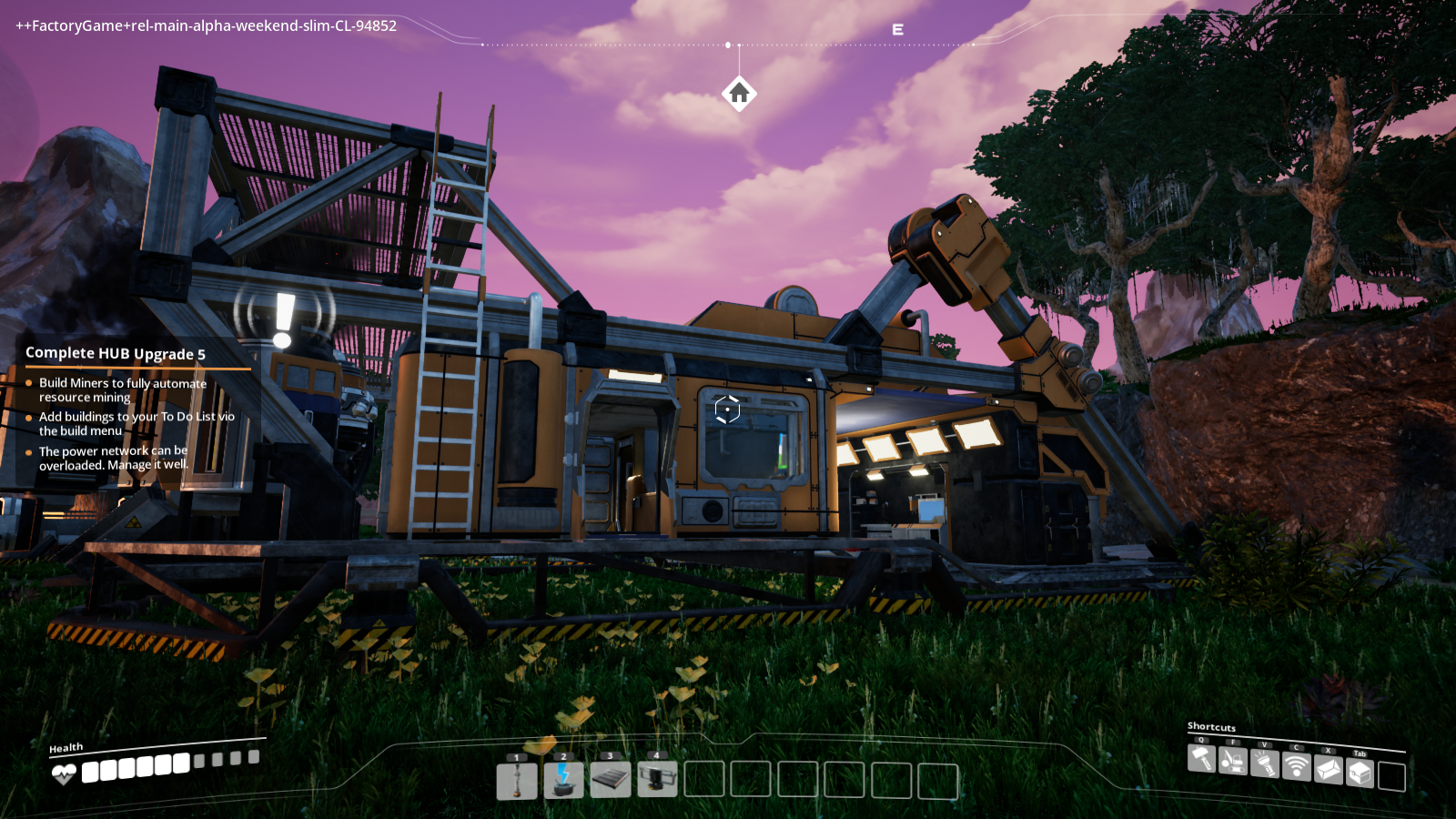Choose the foundation platform hotbar slot
The width and height of the screenshot is (1456, 819).
[x=611, y=780]
